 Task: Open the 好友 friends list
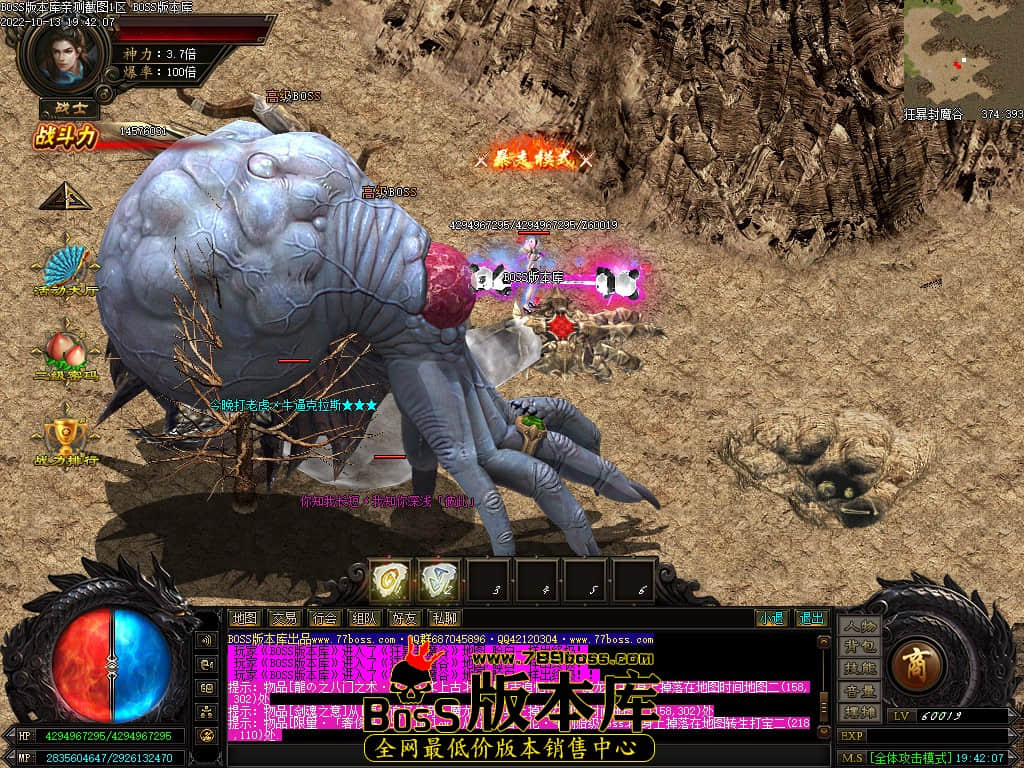[x=404, y=618]
